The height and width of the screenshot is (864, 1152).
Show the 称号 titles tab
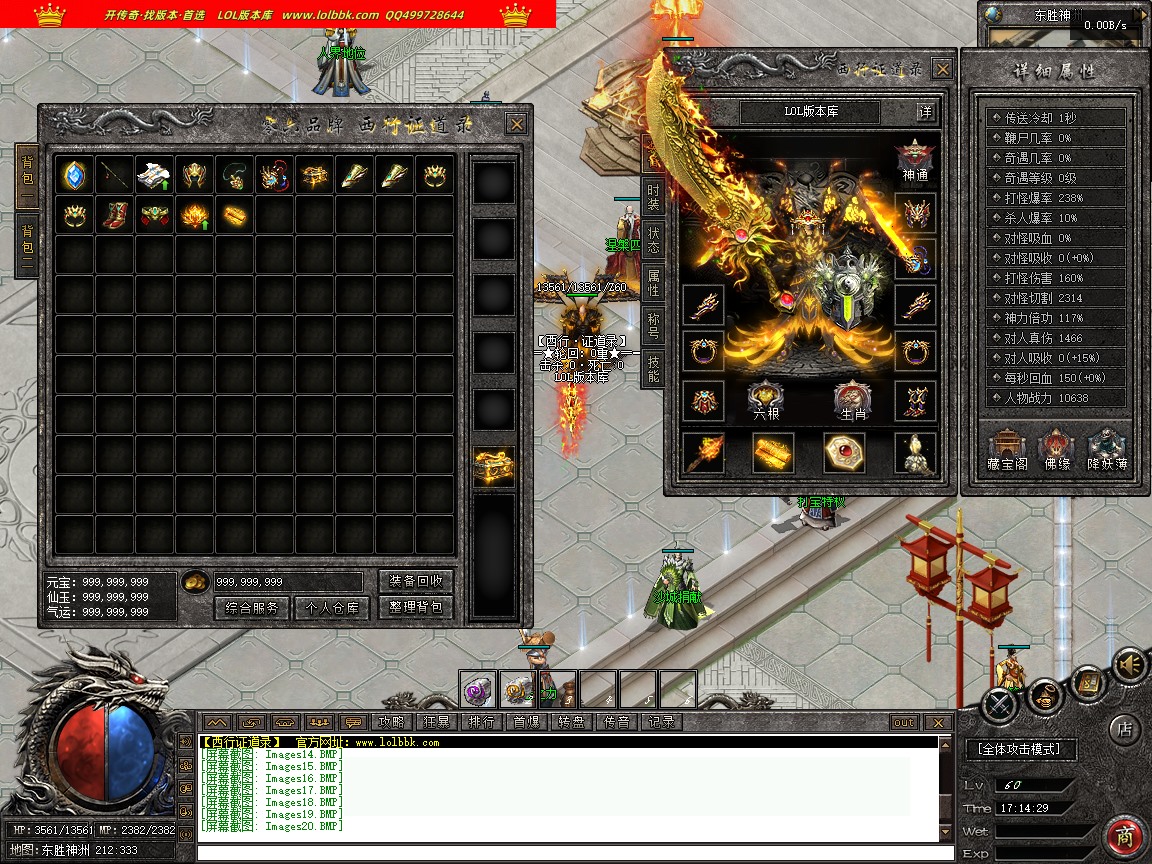click(653, 326)
